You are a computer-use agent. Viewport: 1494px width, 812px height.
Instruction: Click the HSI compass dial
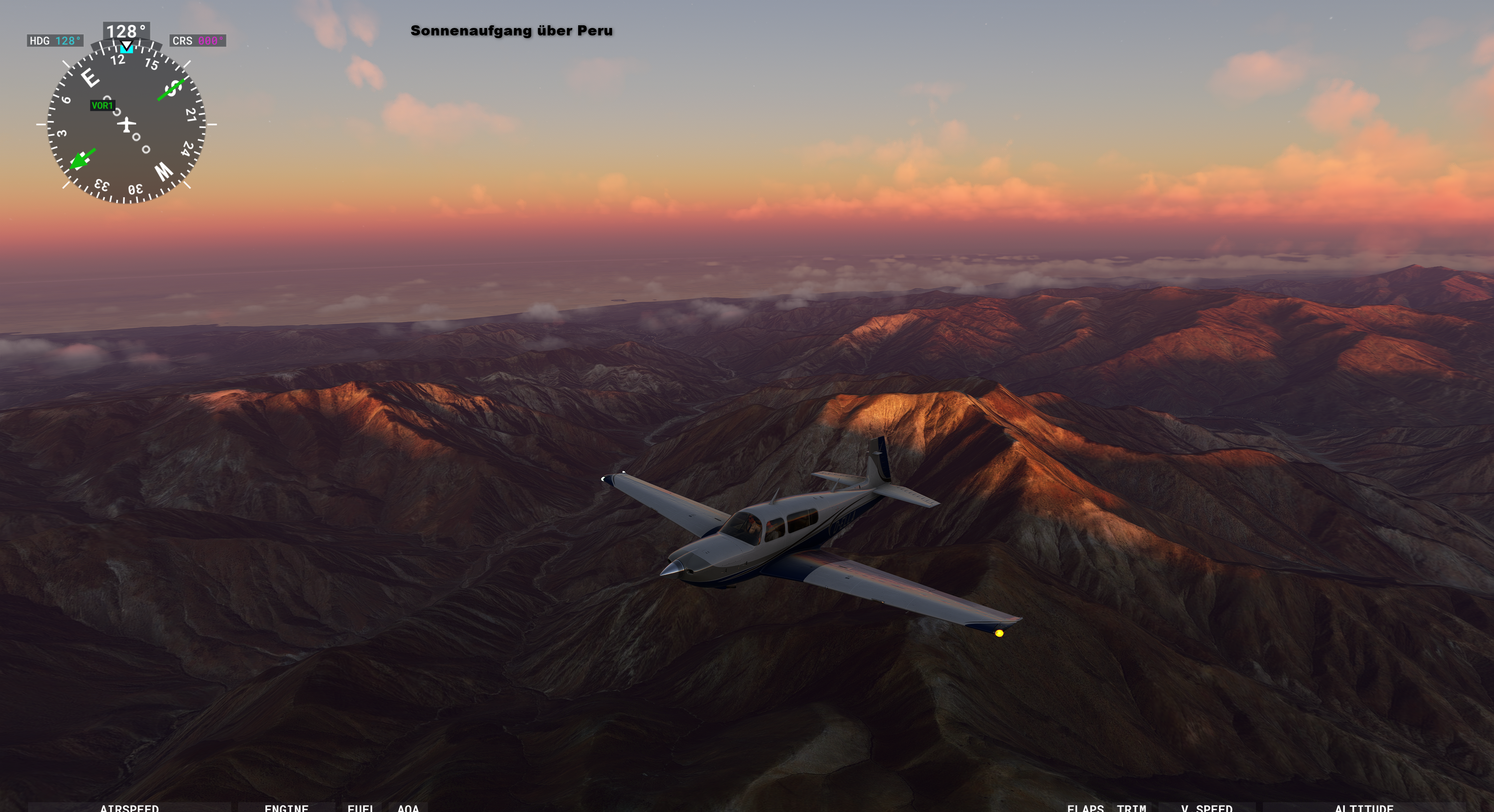[x=126, y=124]
